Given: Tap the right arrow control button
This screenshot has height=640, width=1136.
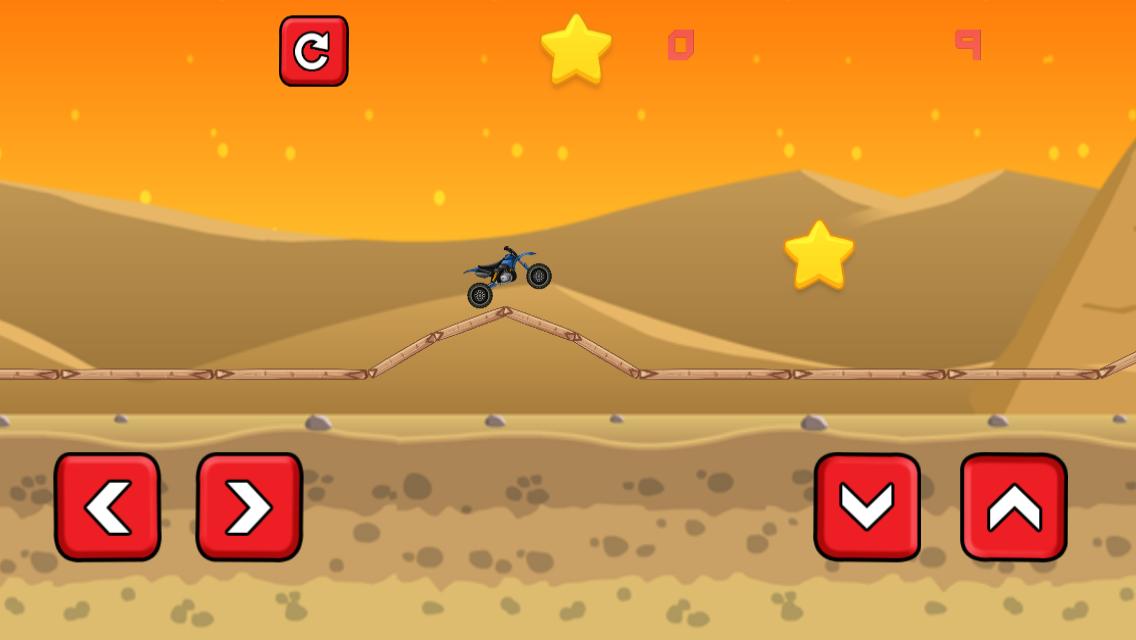Looking at the screenshot, I should [x=249, y=506].
